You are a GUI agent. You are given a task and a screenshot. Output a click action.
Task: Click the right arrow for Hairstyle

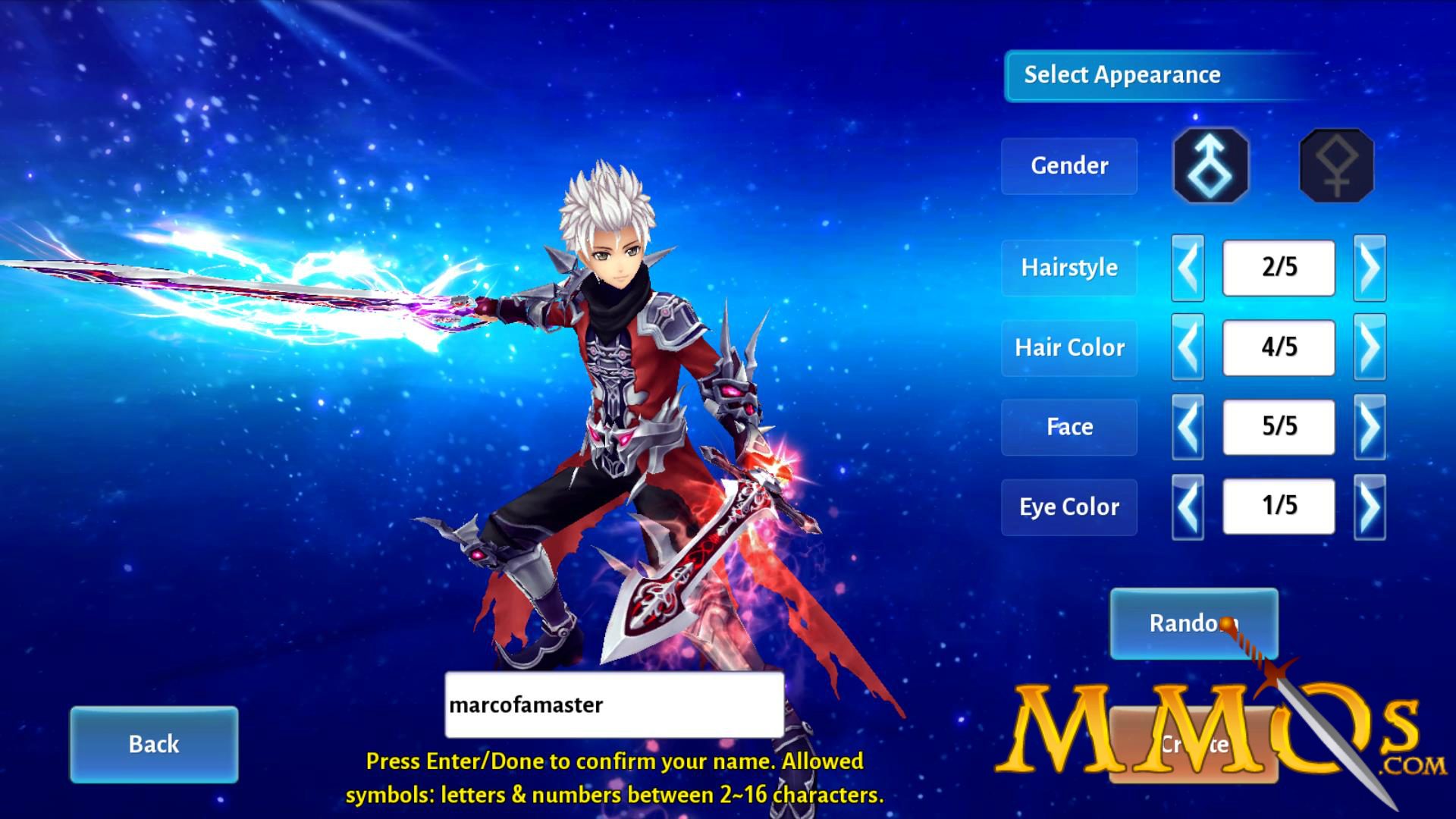pos(1370,268)
